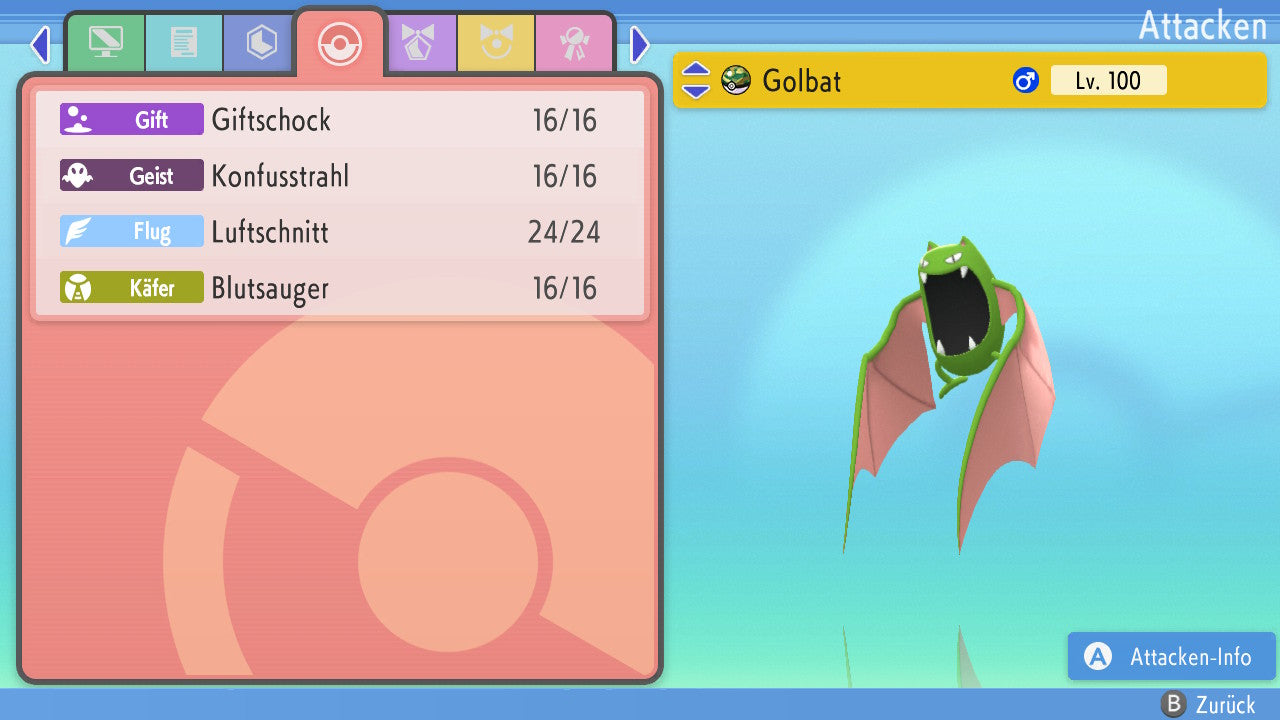Viewport: 1280px width, 720px height.
Task: Click the right arrow after the tabs
Action: click(x=640, y=44)
